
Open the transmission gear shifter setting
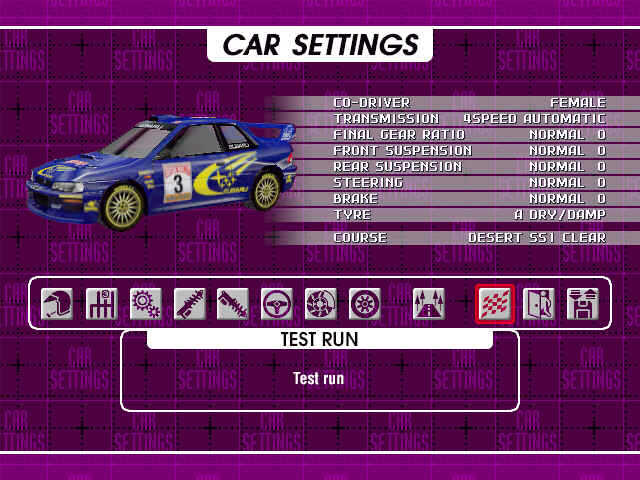(101, 303)
